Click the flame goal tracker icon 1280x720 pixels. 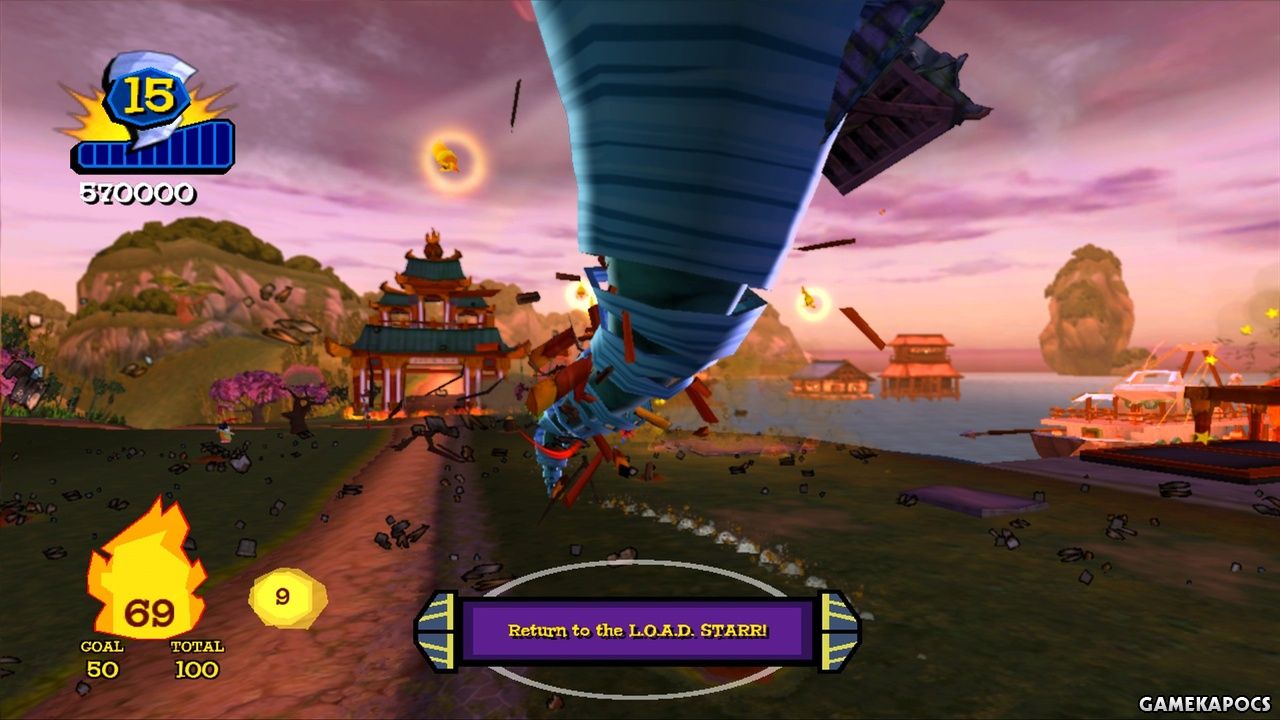coord(148,572)
